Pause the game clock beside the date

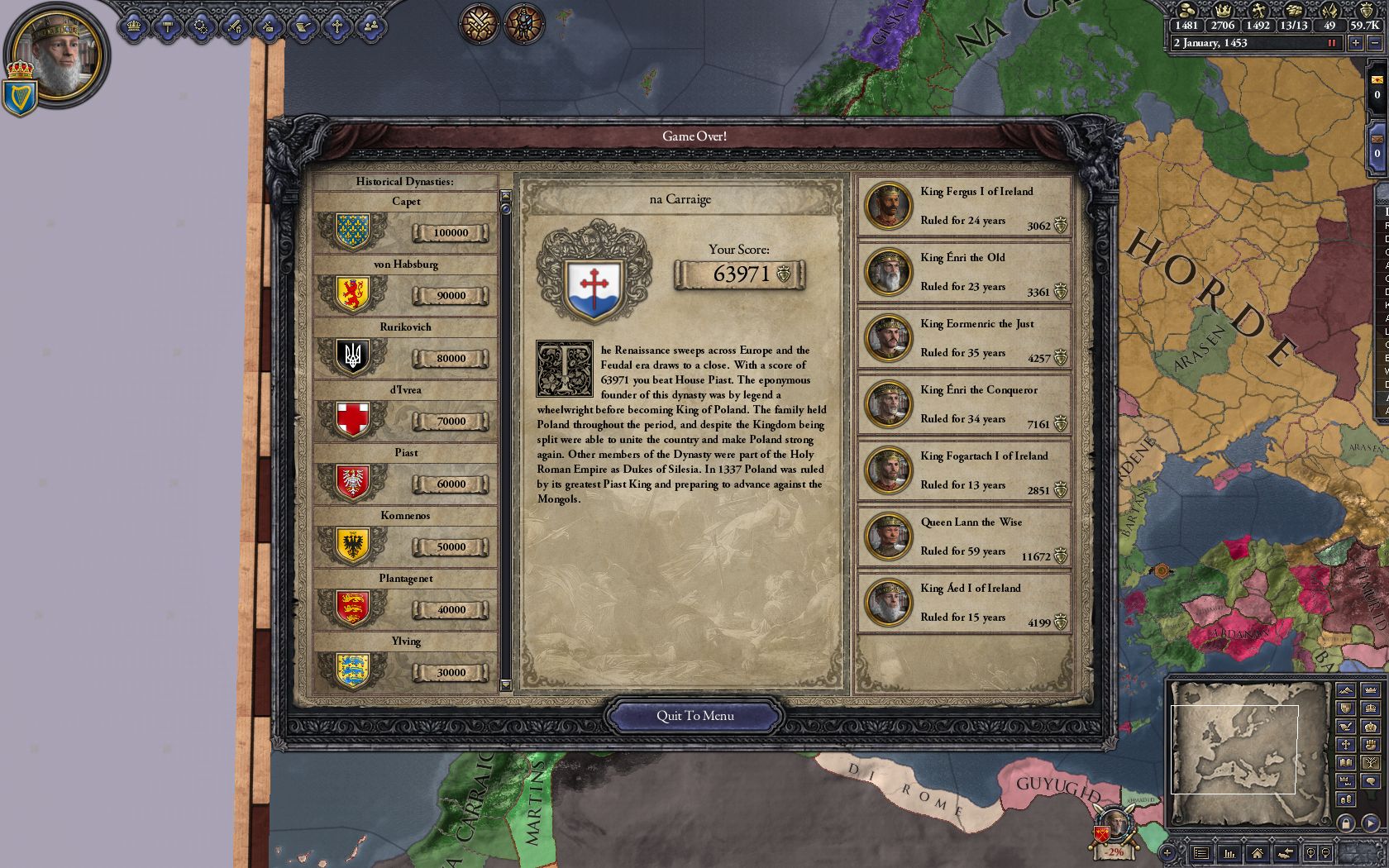tap(1332, 43)
